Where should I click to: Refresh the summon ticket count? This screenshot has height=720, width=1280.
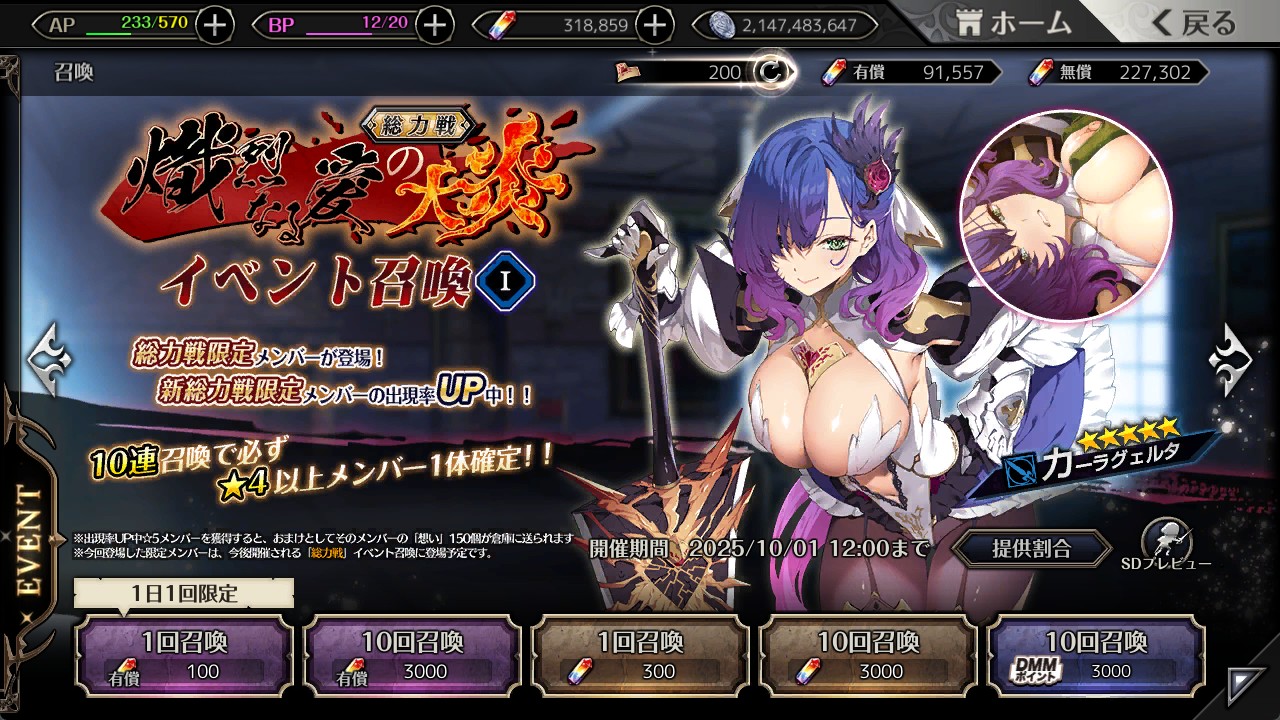[771, 72]
